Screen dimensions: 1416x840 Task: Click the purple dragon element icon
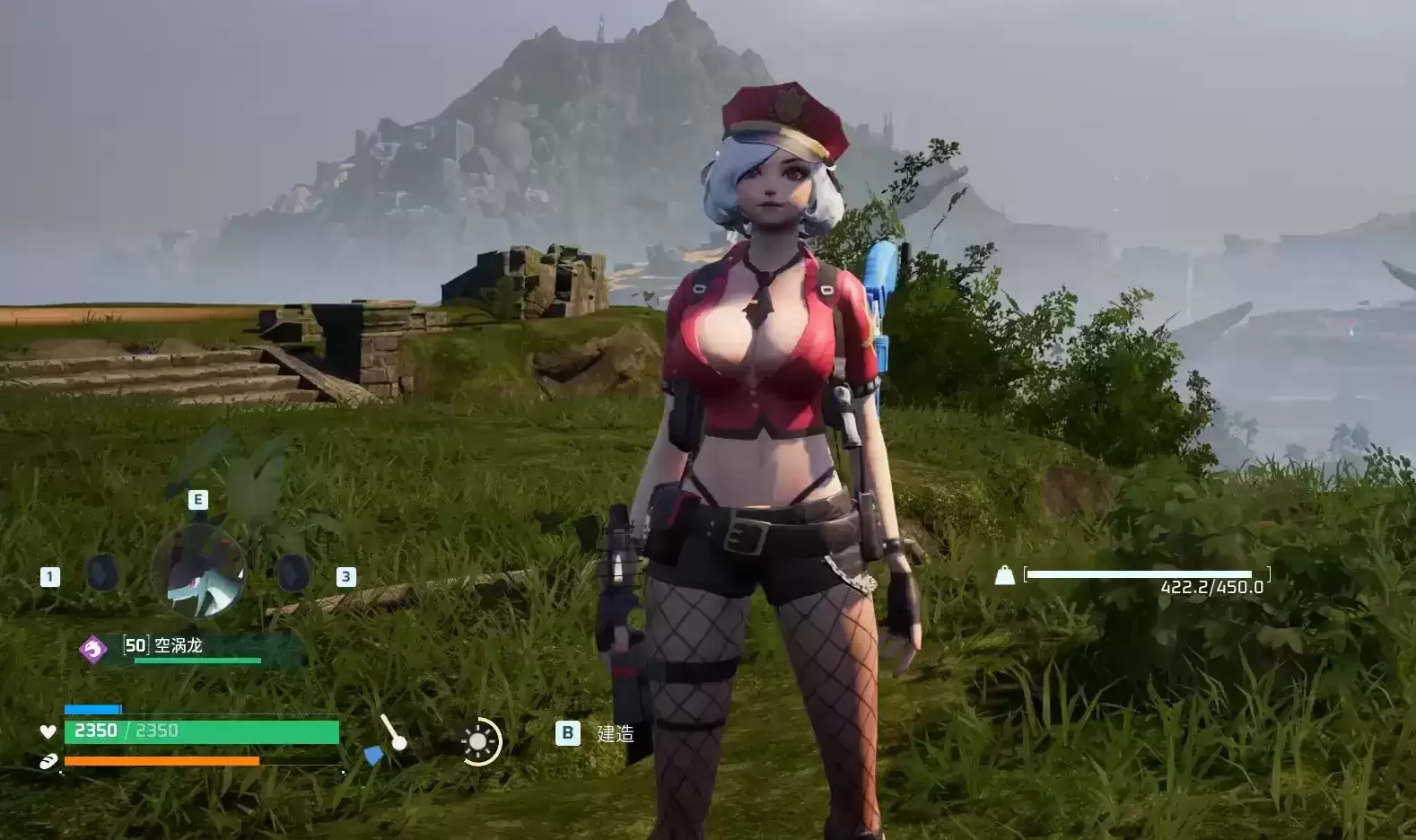(x=93, y=648)
